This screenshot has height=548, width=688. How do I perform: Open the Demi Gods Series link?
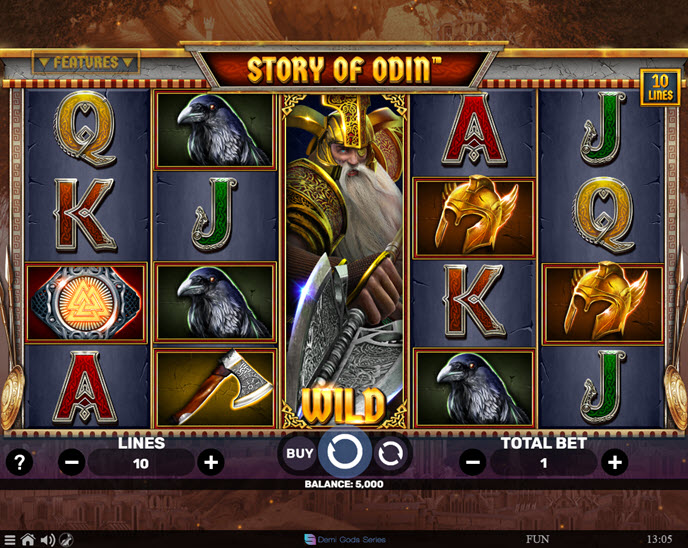pyautogui.click(x=345, y=540)
